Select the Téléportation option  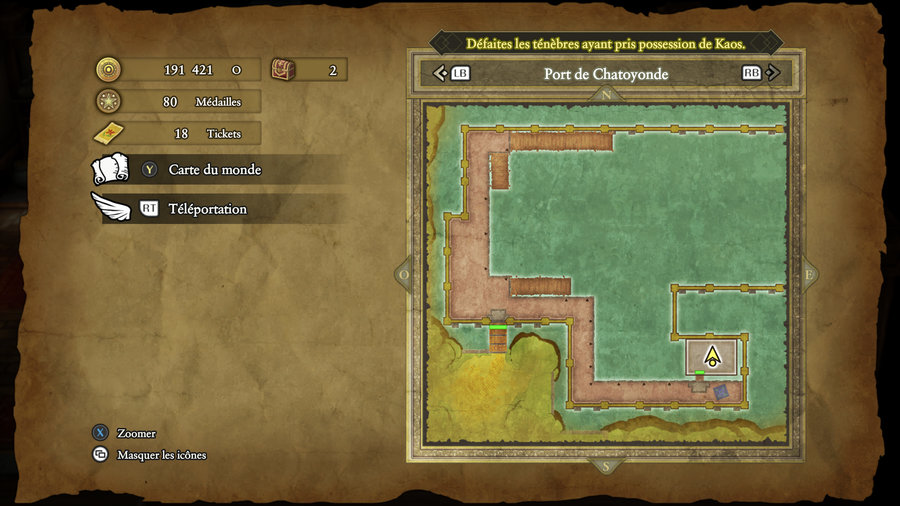pyautogui.click(x=207, y=209)
